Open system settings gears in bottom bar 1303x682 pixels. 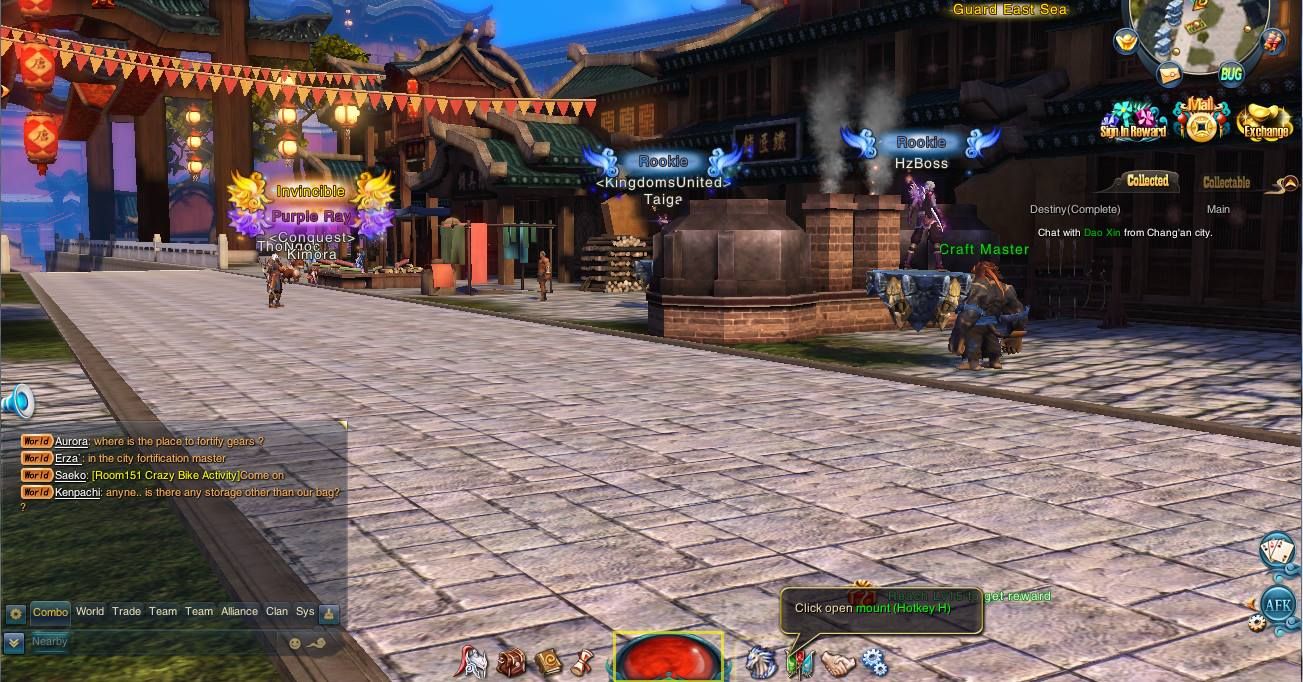pyautogui.click(x=874, y=661)
